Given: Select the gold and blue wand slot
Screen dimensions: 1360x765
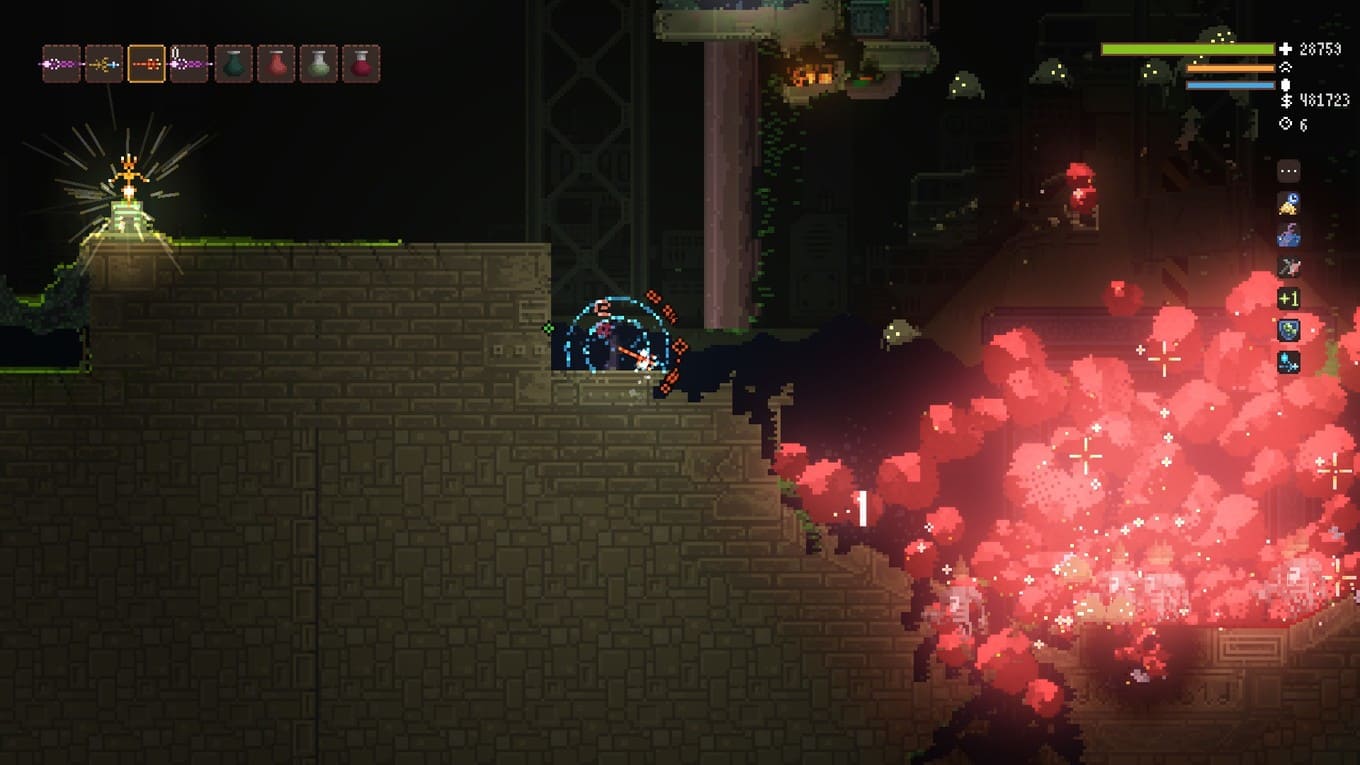Looking at the screenshot, I should (x=104, y=64).
